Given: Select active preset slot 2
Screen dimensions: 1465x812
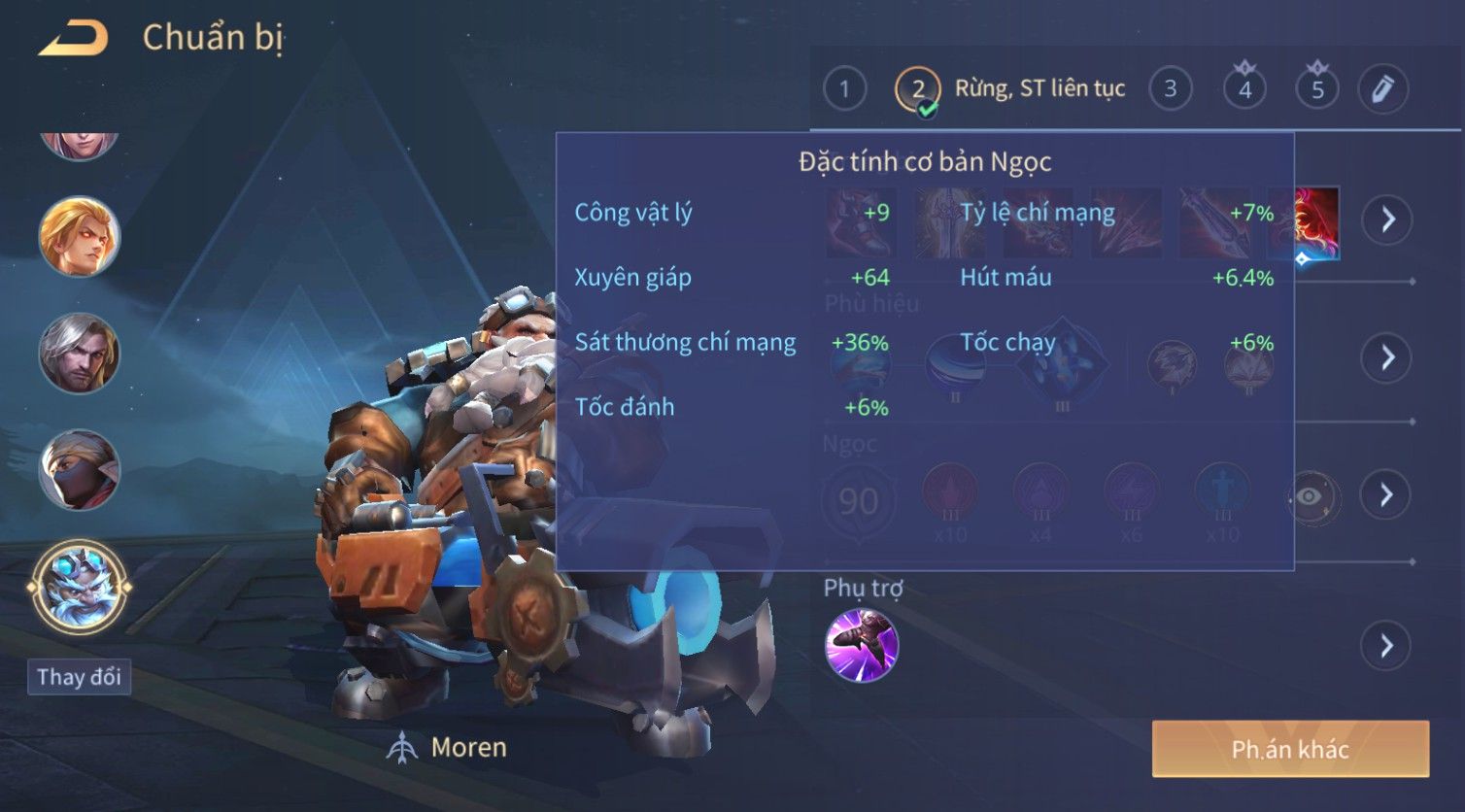Looking at the screenshot, I should pyautogui.click(x=917, y=89).
